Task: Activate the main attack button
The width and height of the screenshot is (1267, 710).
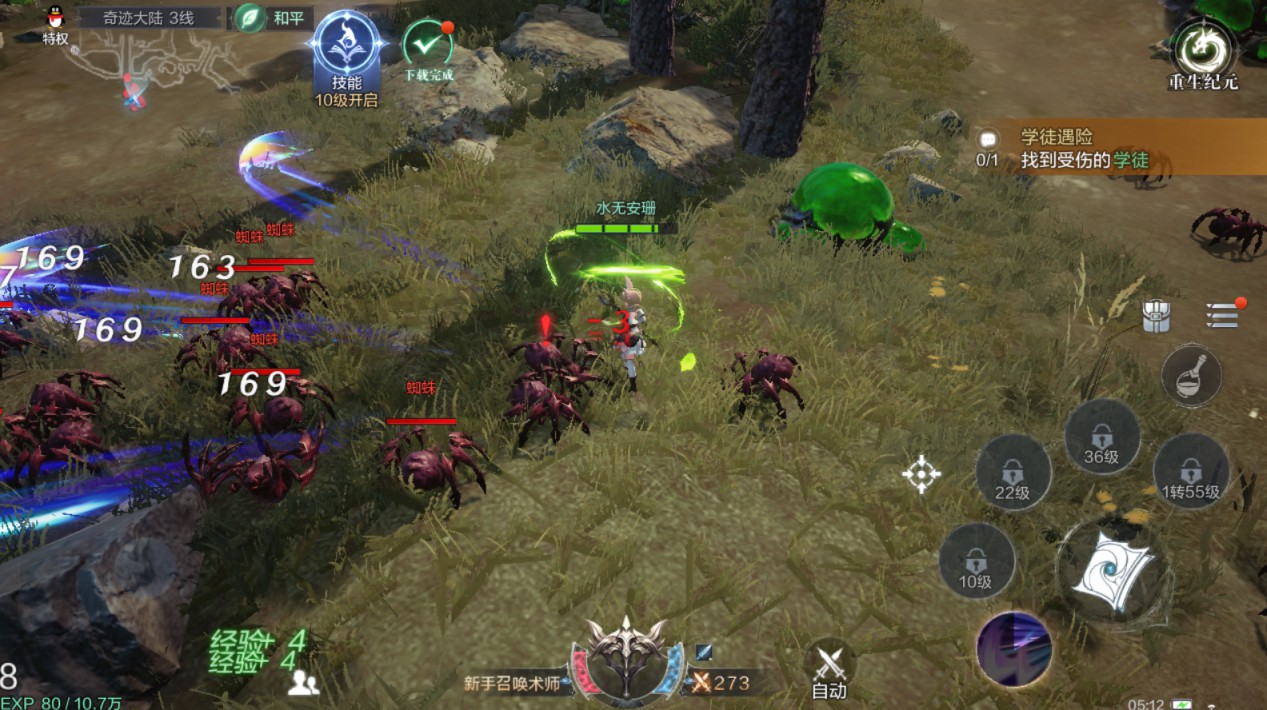Action: pyautogui.click(x=1113, y=571)
